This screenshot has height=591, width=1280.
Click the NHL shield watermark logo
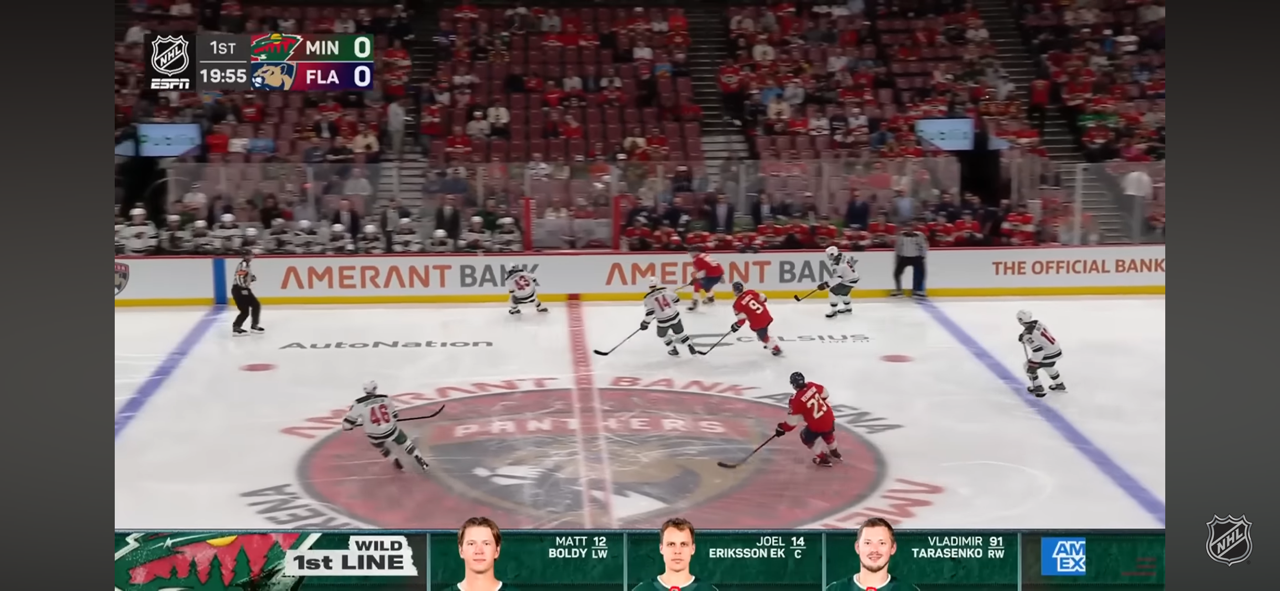1228,539
